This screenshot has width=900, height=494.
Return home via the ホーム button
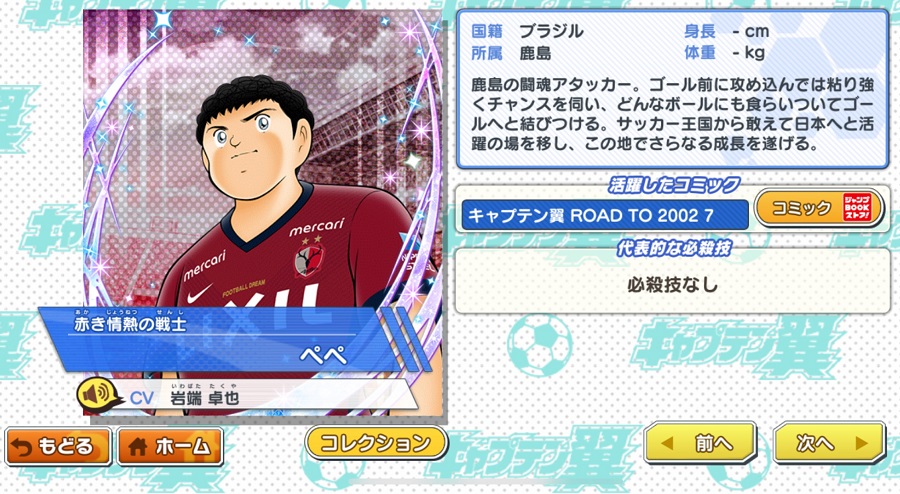pyautogui.click(x=170, y=446)
